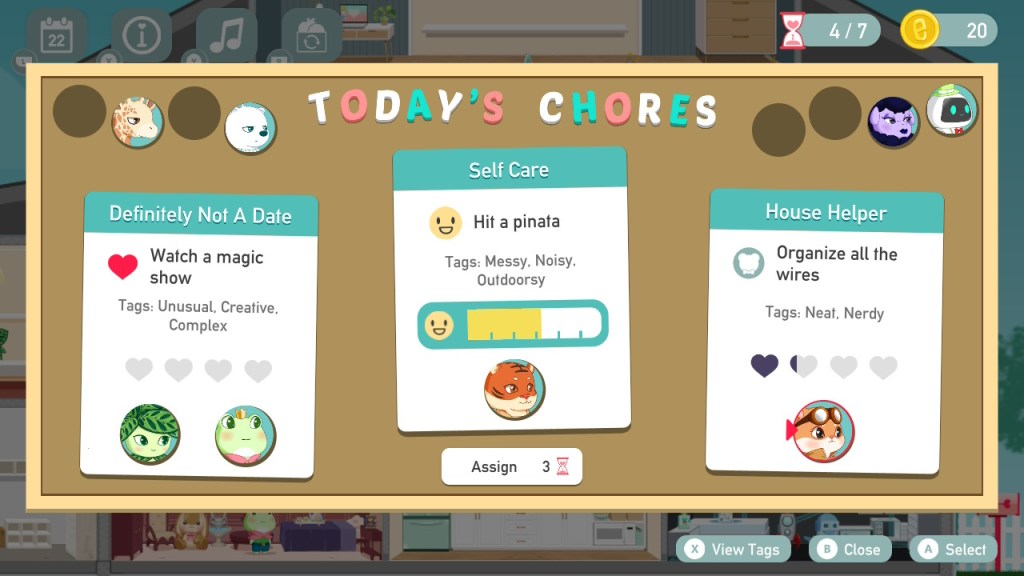Select the purple wolf character portrait

tap(892, 123)
